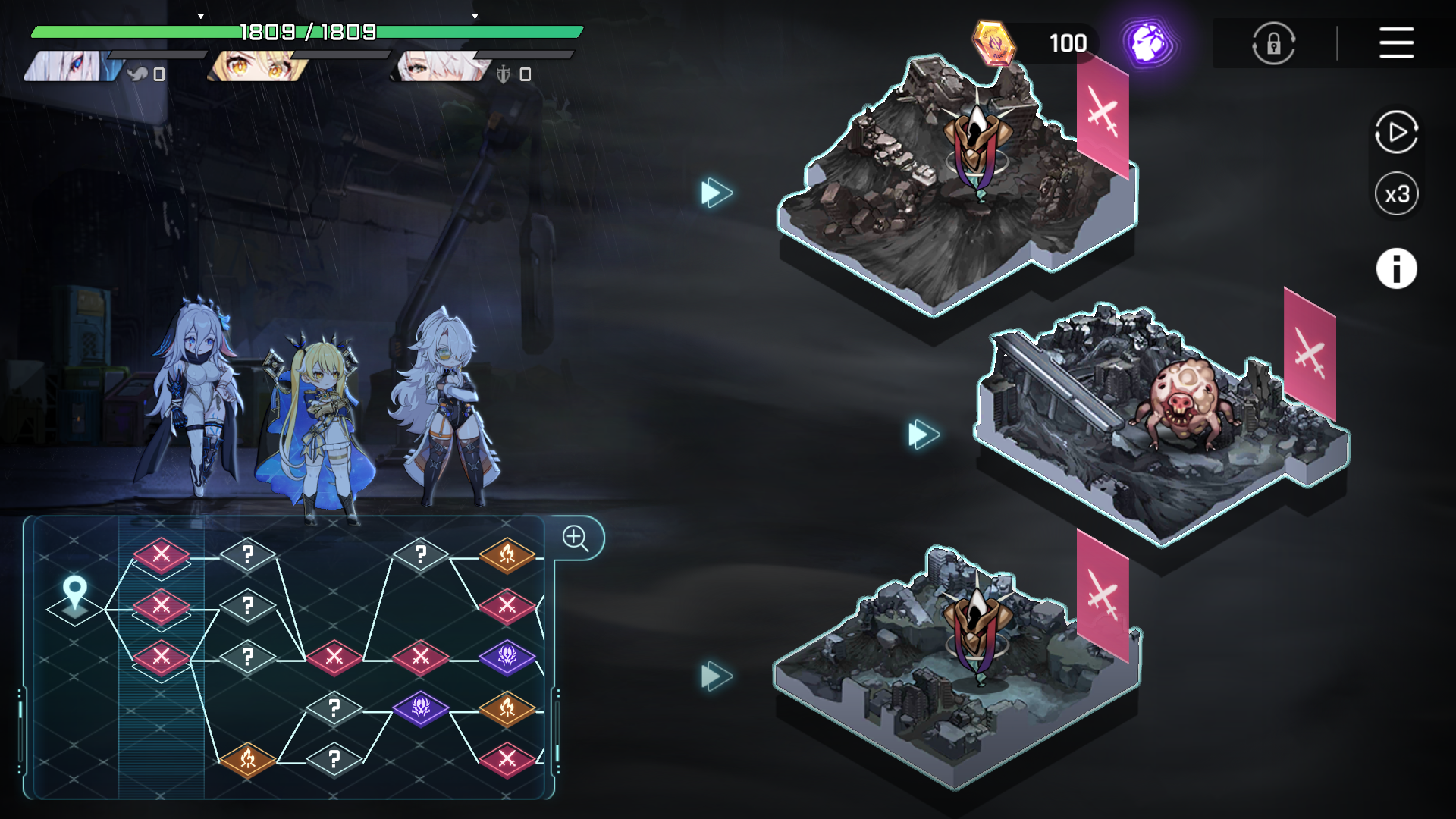Image resolution: width=1456 pixels, height=819 pixels.
Task: Activate the auto-play button
Action: tap(1396, 133)
